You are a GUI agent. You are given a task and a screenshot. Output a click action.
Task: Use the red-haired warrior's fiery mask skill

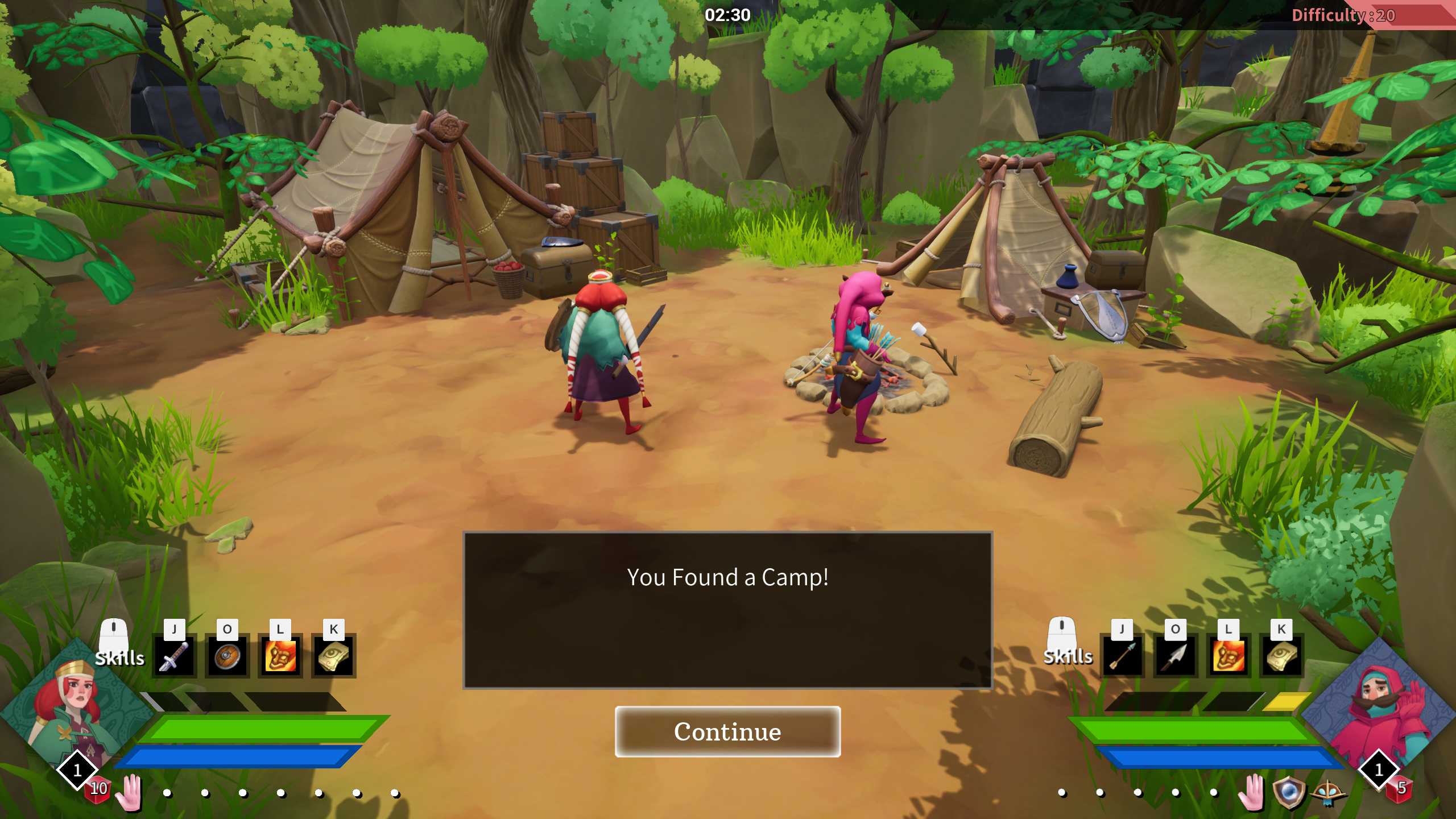(280, 656)
